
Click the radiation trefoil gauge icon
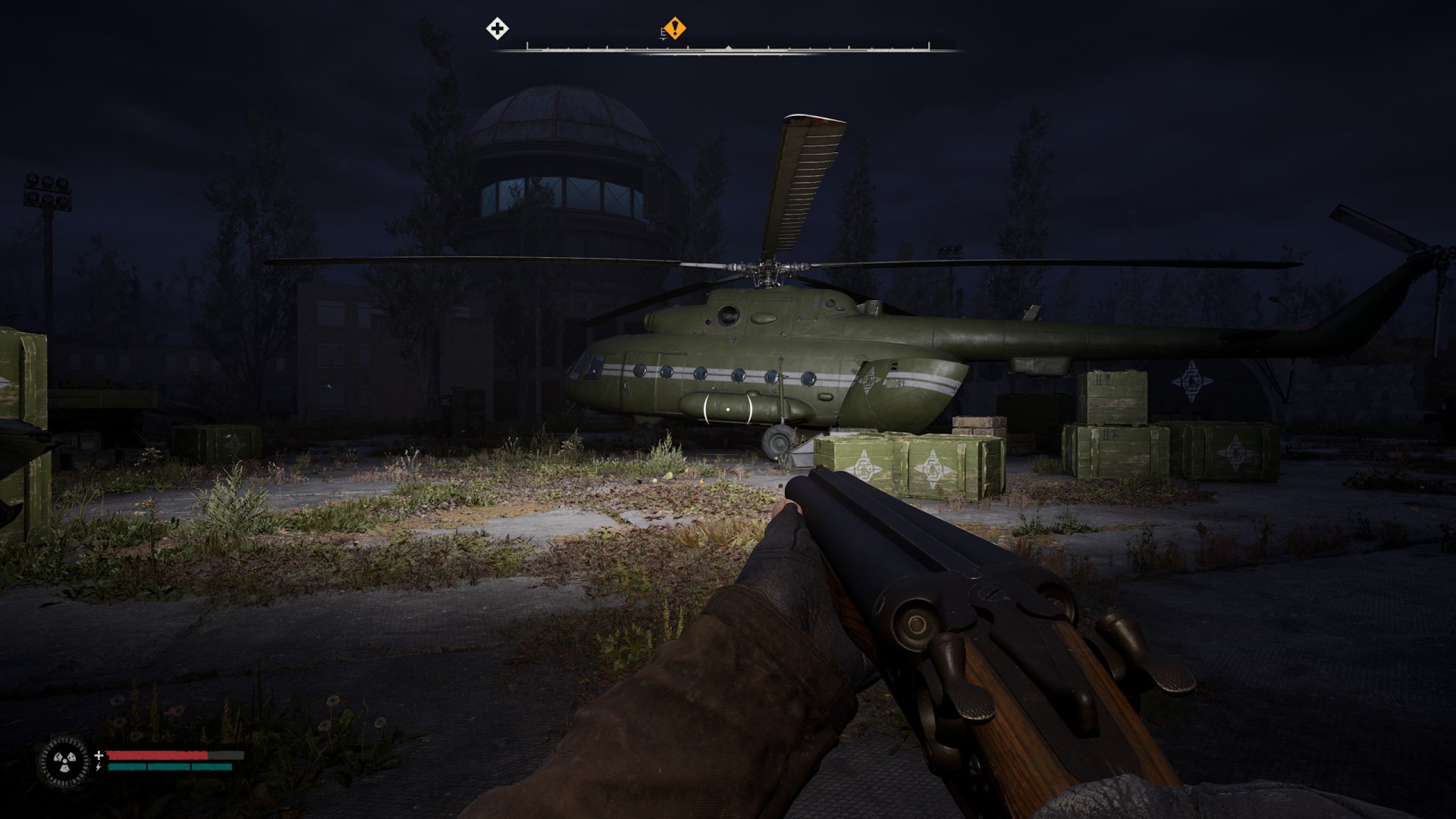64,760
